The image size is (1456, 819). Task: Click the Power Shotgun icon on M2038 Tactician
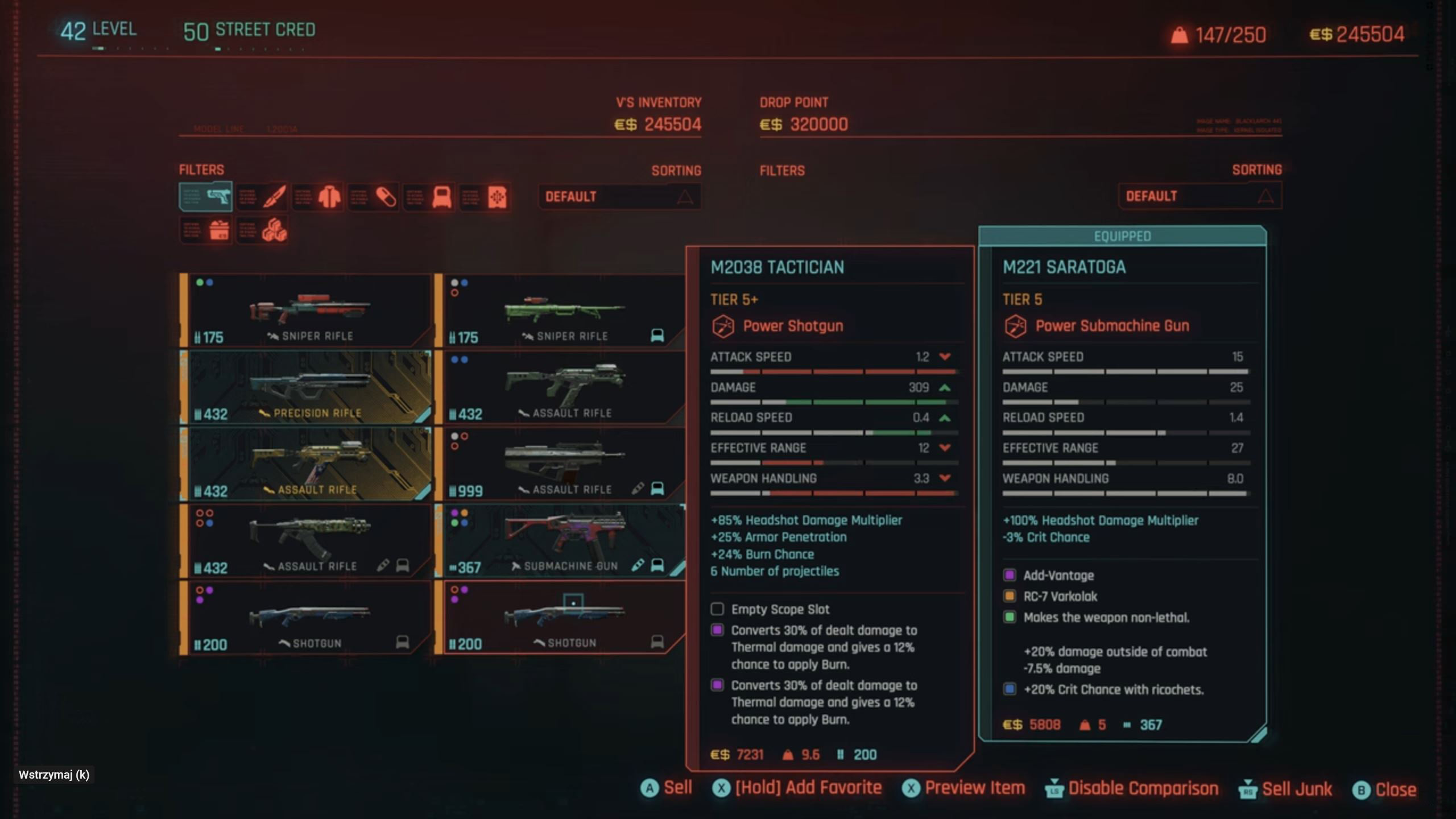coord(721,326)
